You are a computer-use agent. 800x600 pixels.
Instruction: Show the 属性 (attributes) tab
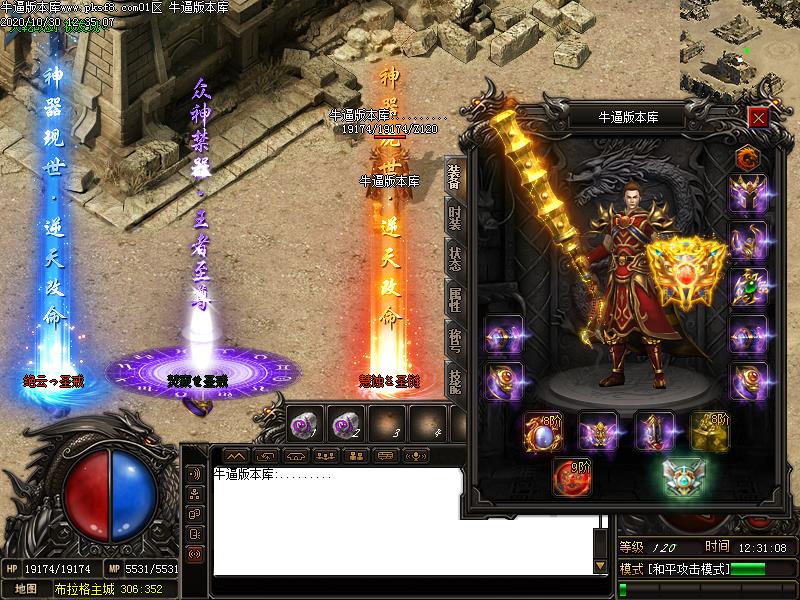click(x=454, y=298)
